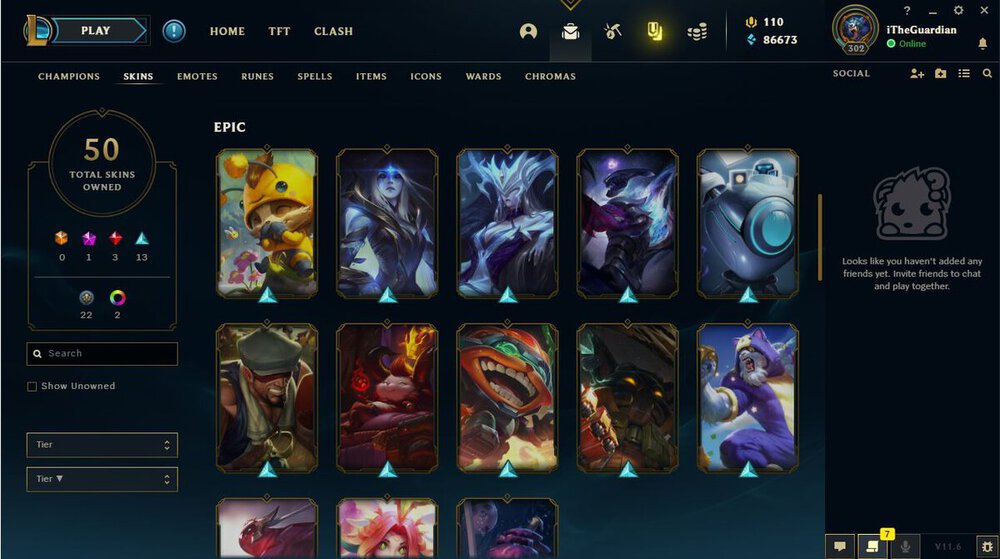The height and width of the screenshot is (559, 1000).
Task: Select the ITEMS tab
Action: point(371,77)
